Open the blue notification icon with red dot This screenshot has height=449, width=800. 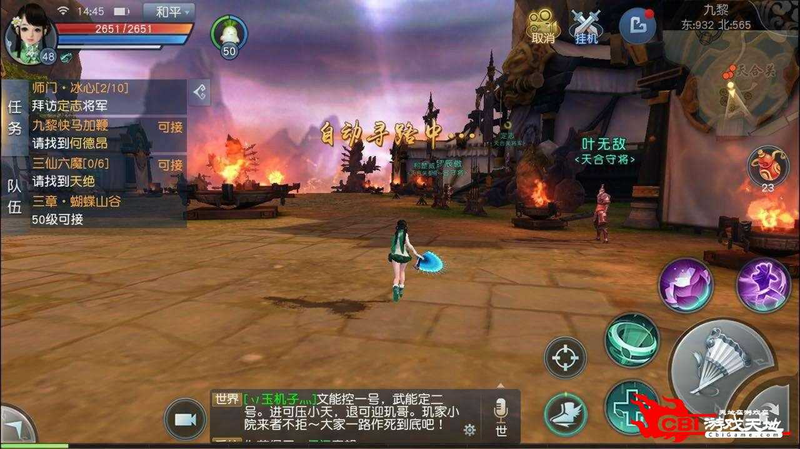(636, 25)
